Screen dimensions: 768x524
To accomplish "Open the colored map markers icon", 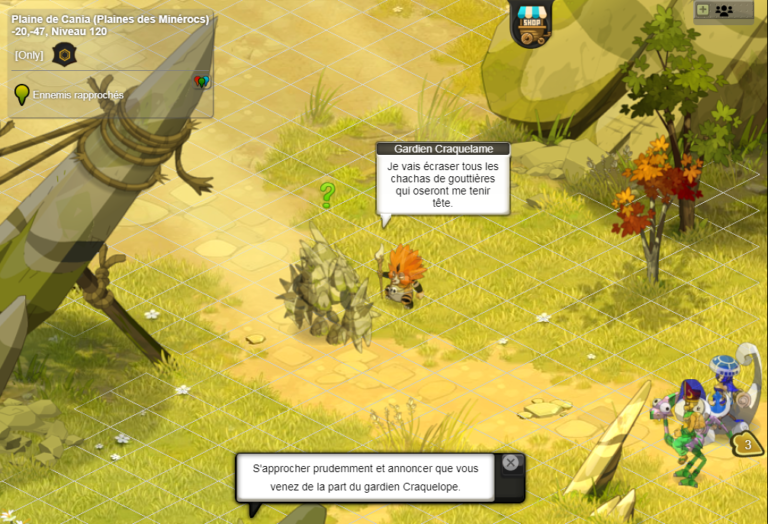I will click(201, 82).
